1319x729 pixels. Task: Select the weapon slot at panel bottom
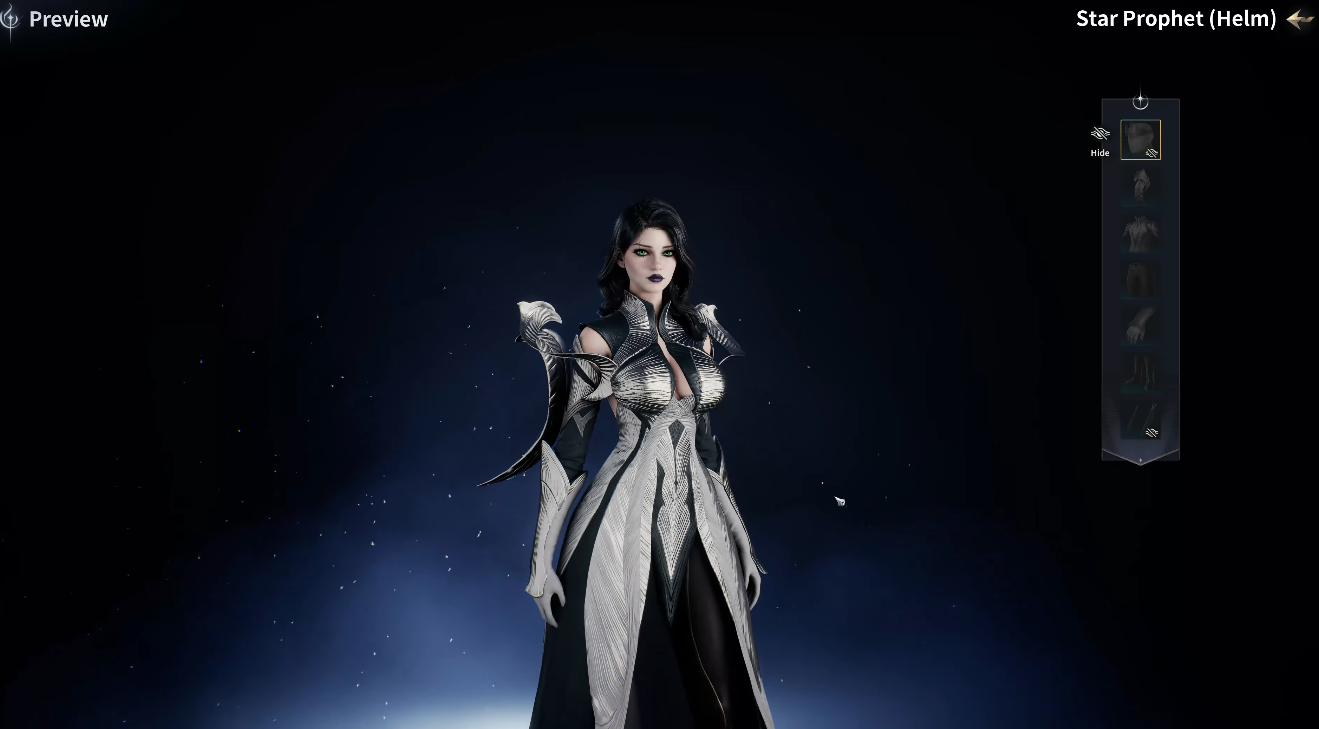click(x=1140, y=420)
